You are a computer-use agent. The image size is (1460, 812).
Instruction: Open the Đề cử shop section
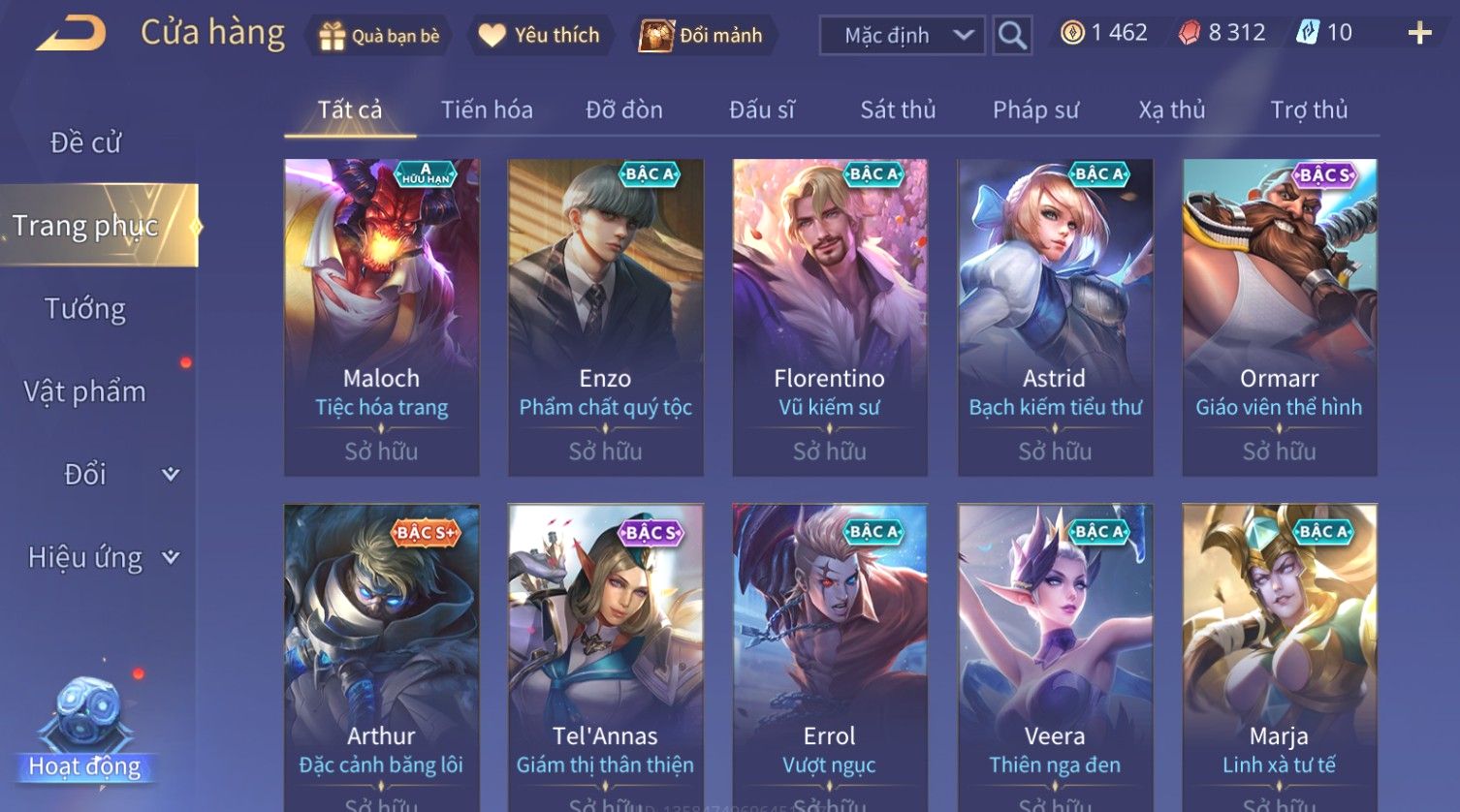click(x=85, y=143)
